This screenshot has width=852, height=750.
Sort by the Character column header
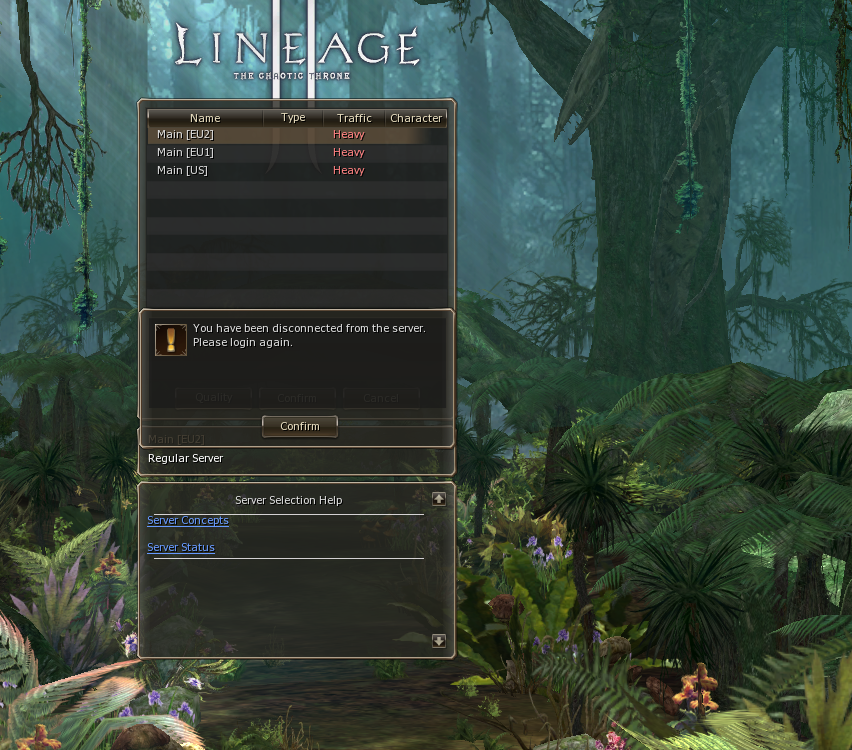point(416,118)
